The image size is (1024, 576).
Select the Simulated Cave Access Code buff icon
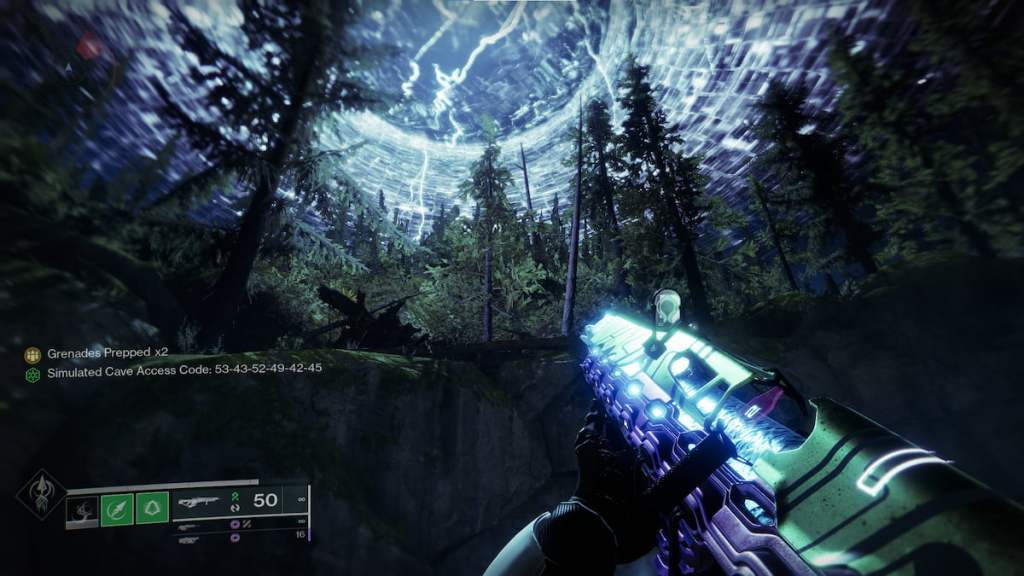coord(32,373)
